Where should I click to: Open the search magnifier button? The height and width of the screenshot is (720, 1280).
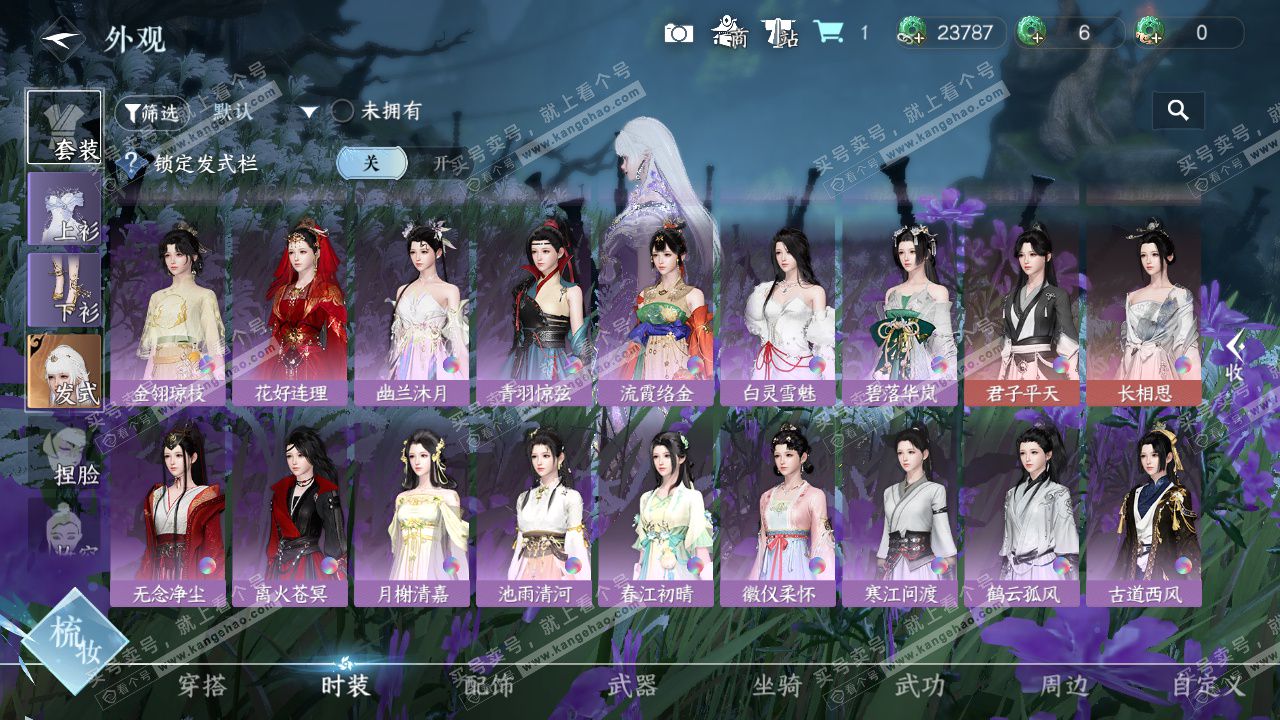1178,111
